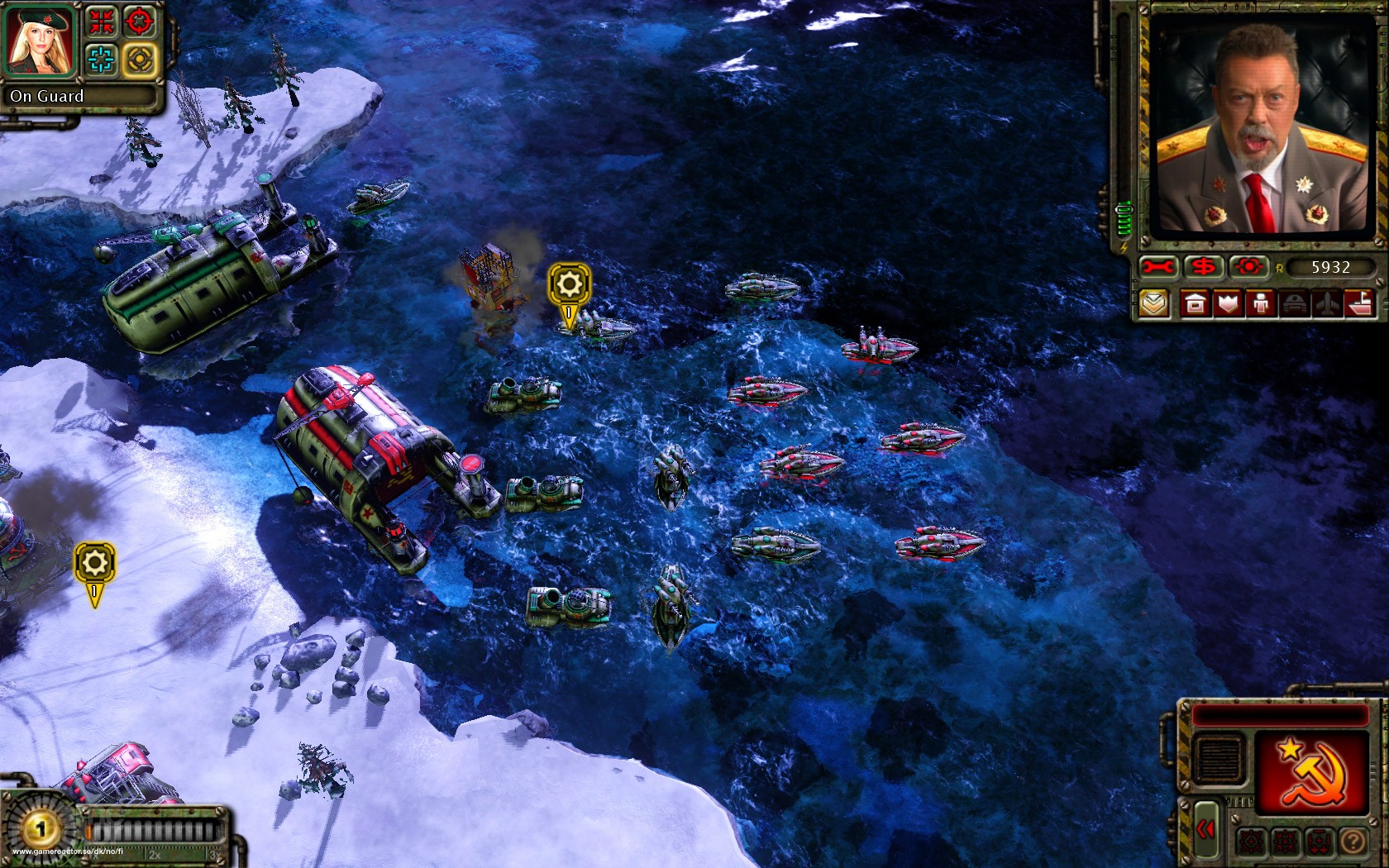This screenshot has height=868, width=1389.
Task: Switch to the Top Secret Protocols tab
Action: coord(1155,304)
